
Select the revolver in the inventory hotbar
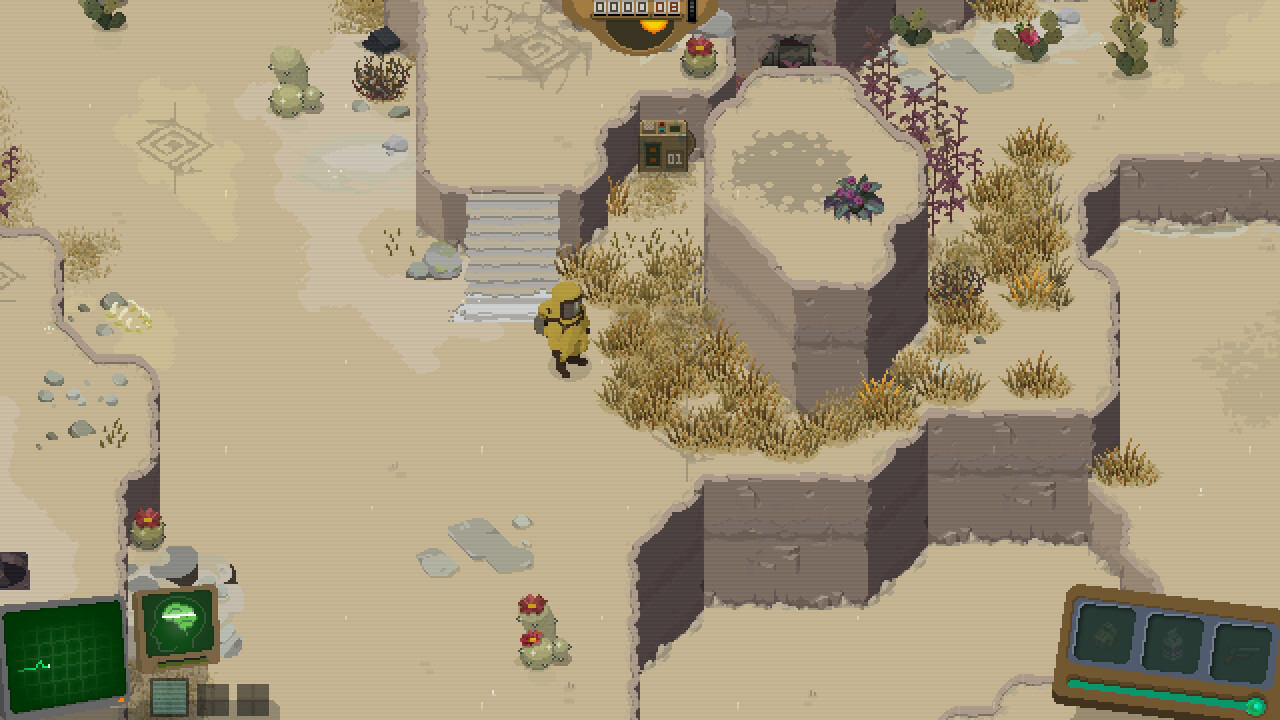1243,652
